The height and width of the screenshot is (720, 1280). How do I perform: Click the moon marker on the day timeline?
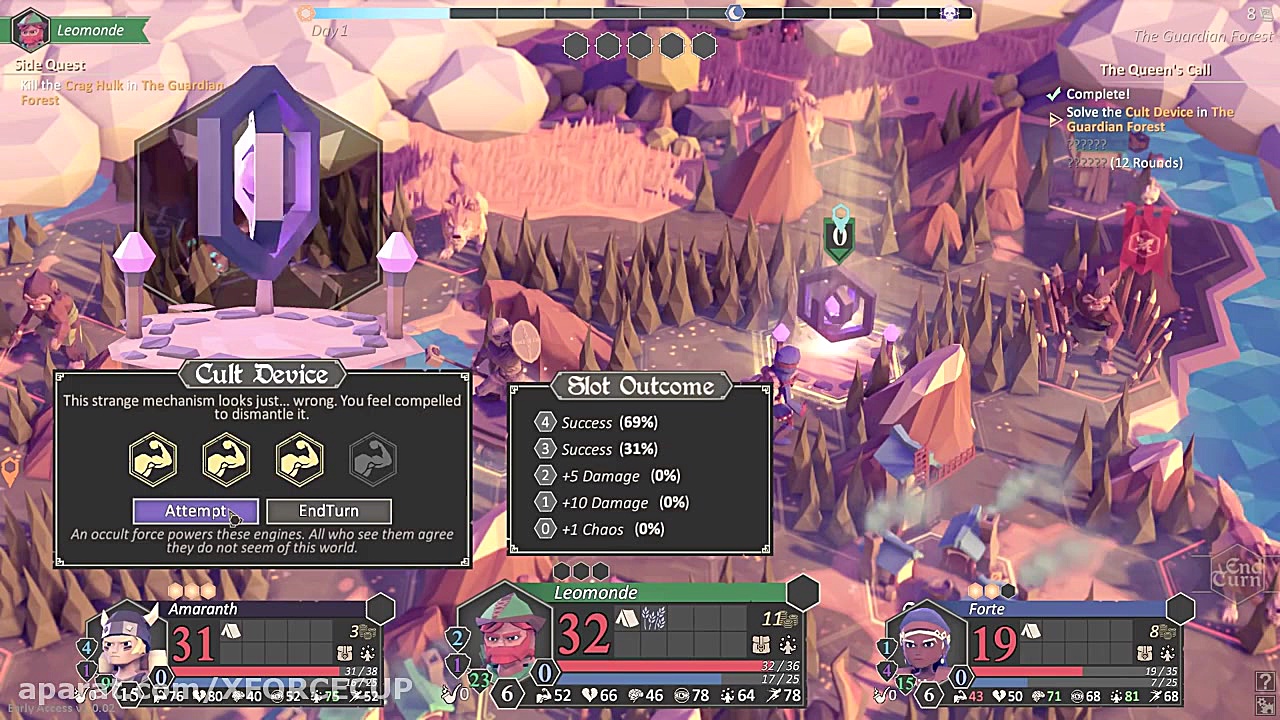click(735, 13)
